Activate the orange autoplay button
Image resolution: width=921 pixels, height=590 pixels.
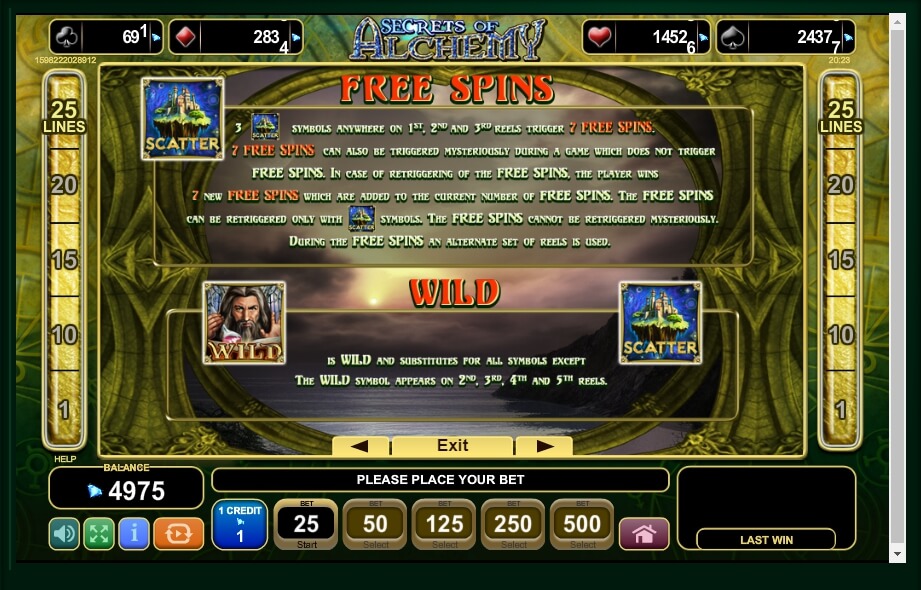coord(179,534)
